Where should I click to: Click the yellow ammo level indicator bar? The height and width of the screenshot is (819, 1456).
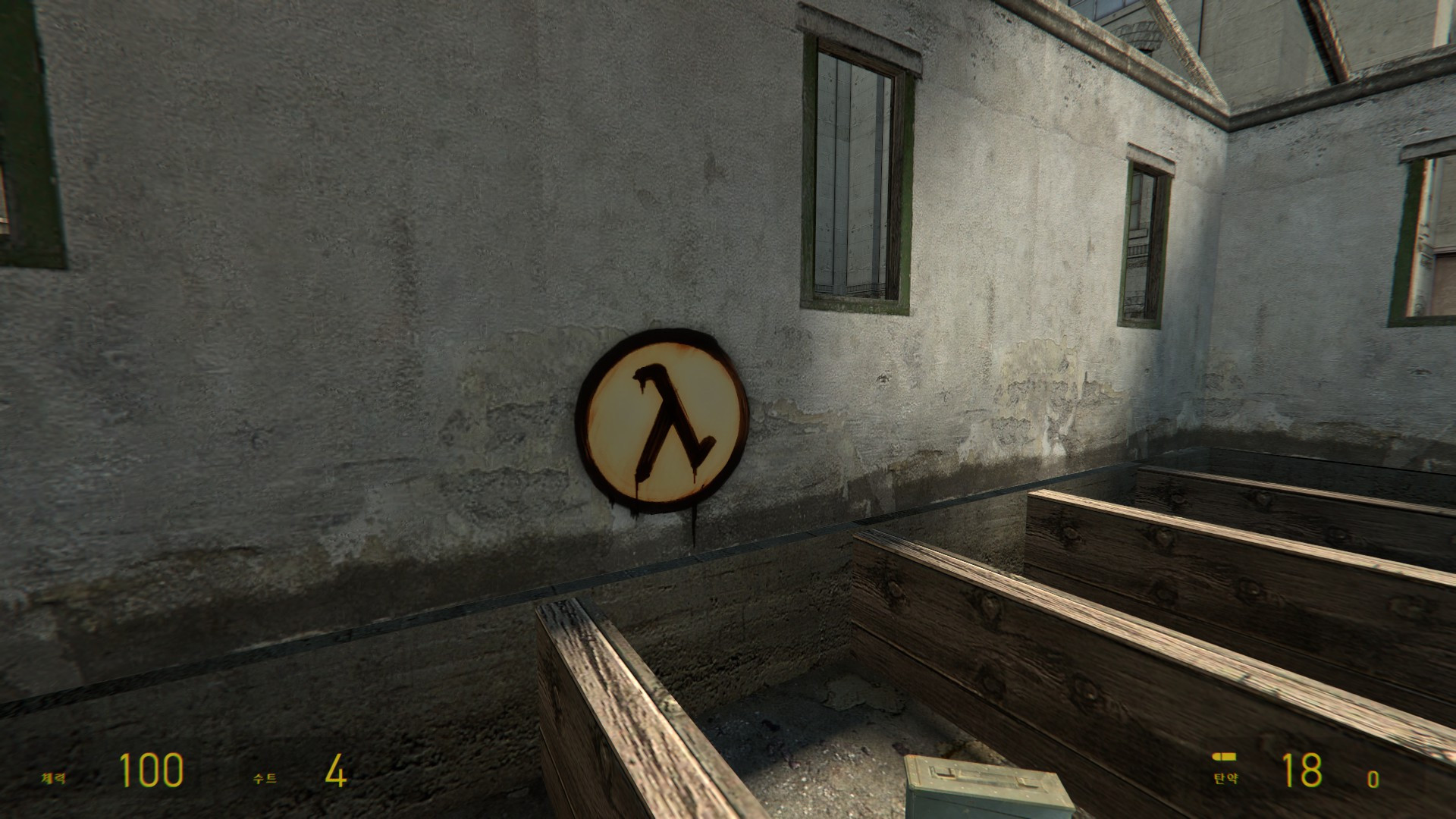[x=1225, y=756]
